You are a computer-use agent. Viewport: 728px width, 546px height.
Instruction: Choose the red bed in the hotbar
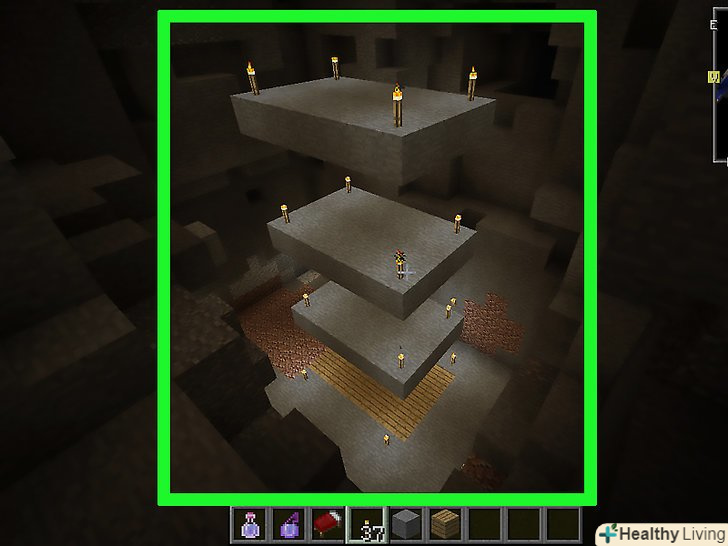(324, 524)
